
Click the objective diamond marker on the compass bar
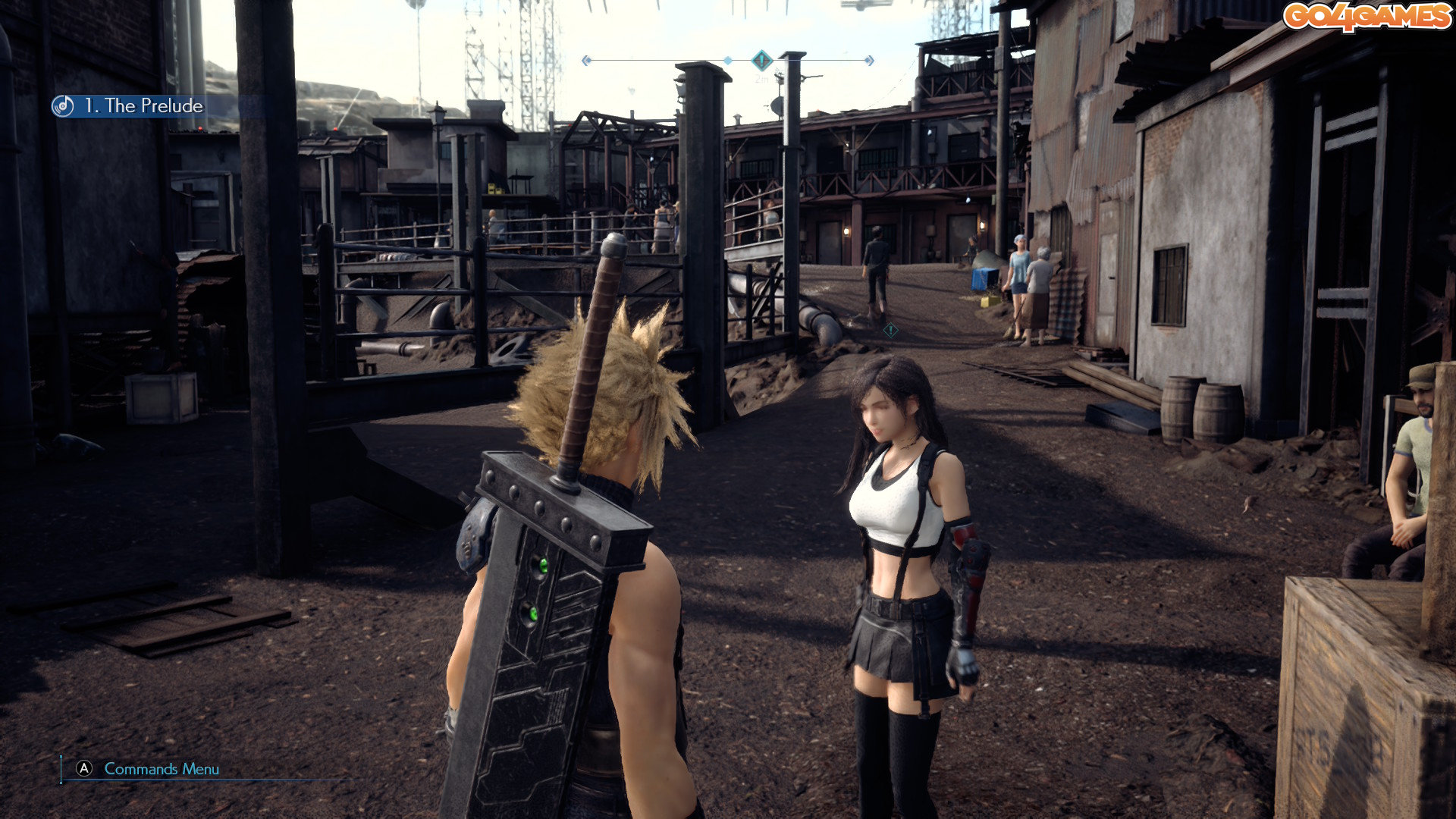coord(761,60)
